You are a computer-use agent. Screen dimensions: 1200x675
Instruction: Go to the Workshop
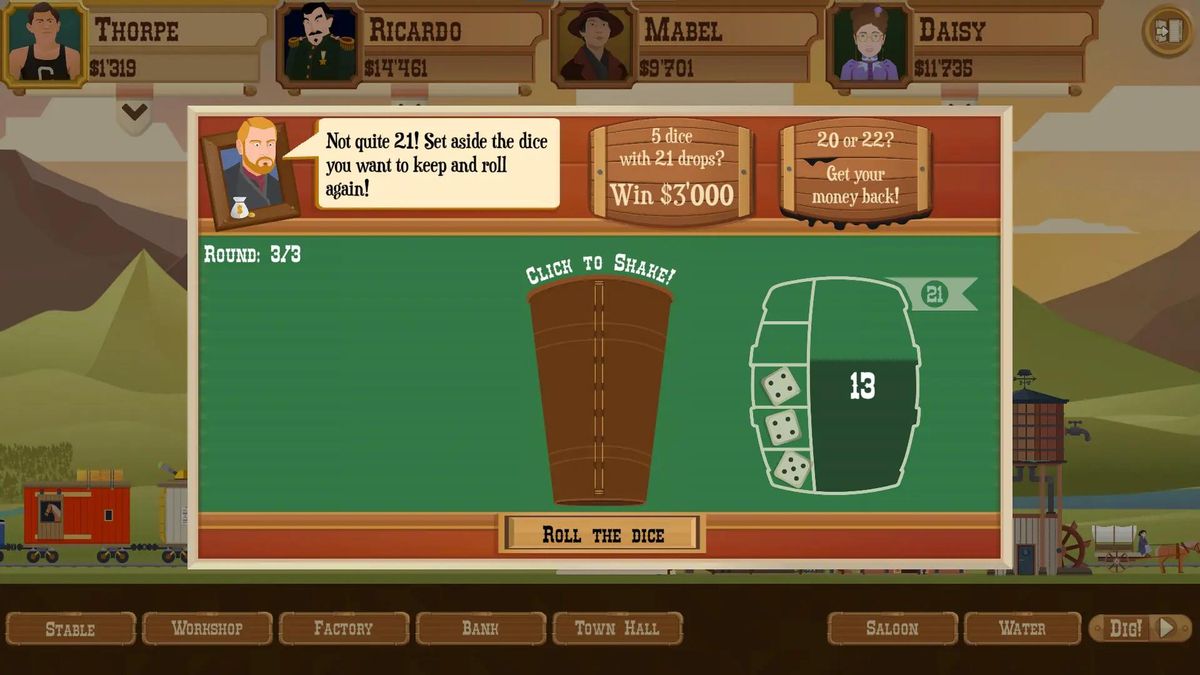tap(207, 628)
